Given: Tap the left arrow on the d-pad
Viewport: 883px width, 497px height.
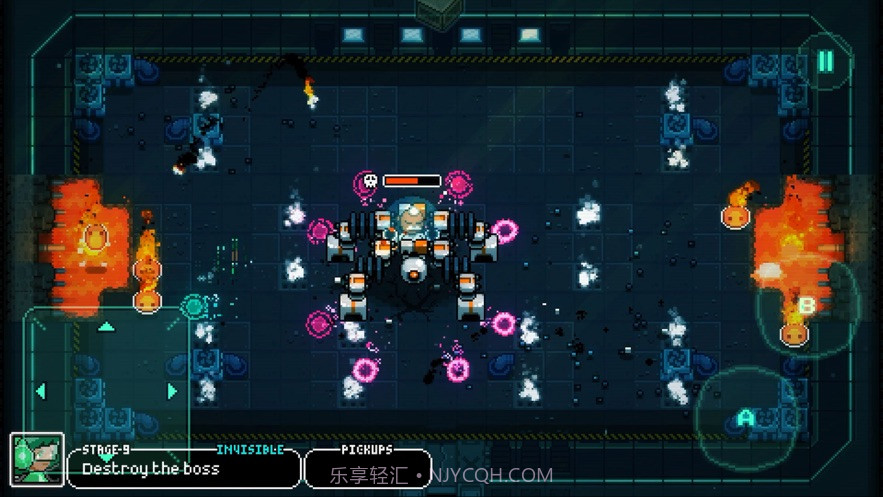Looking at the screenshot, I should click(x=41, y=391).
